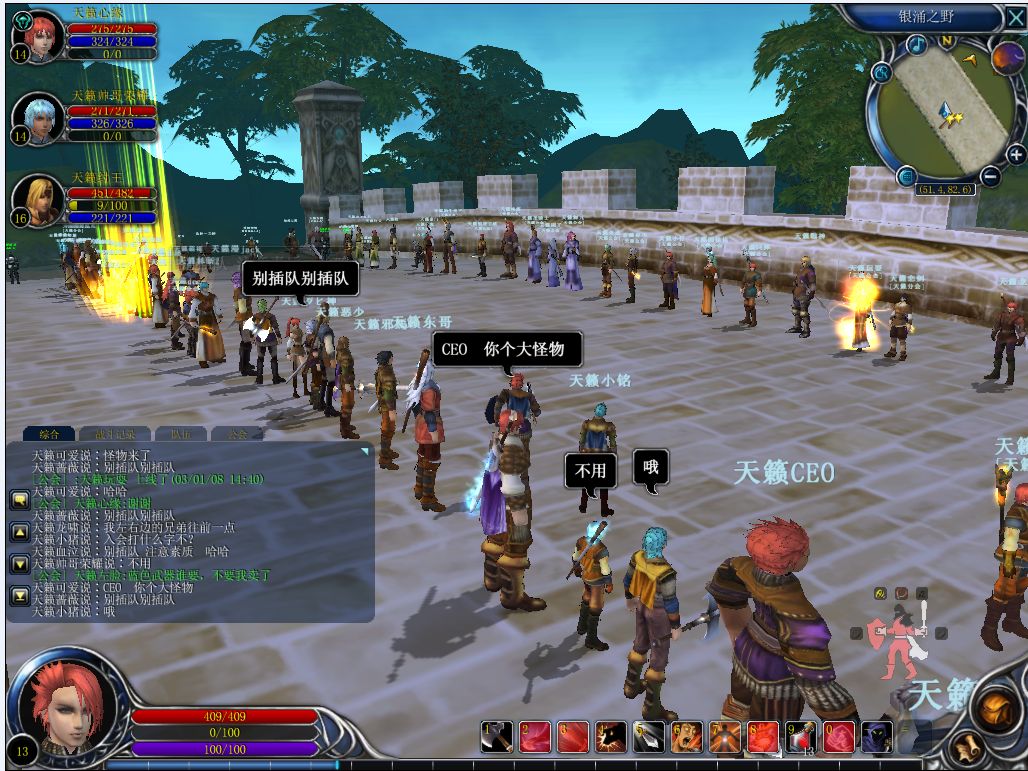Use the potion in hotbar slot 9
The width and height of the screenshot is (1028, 771).
click(801, 738)
